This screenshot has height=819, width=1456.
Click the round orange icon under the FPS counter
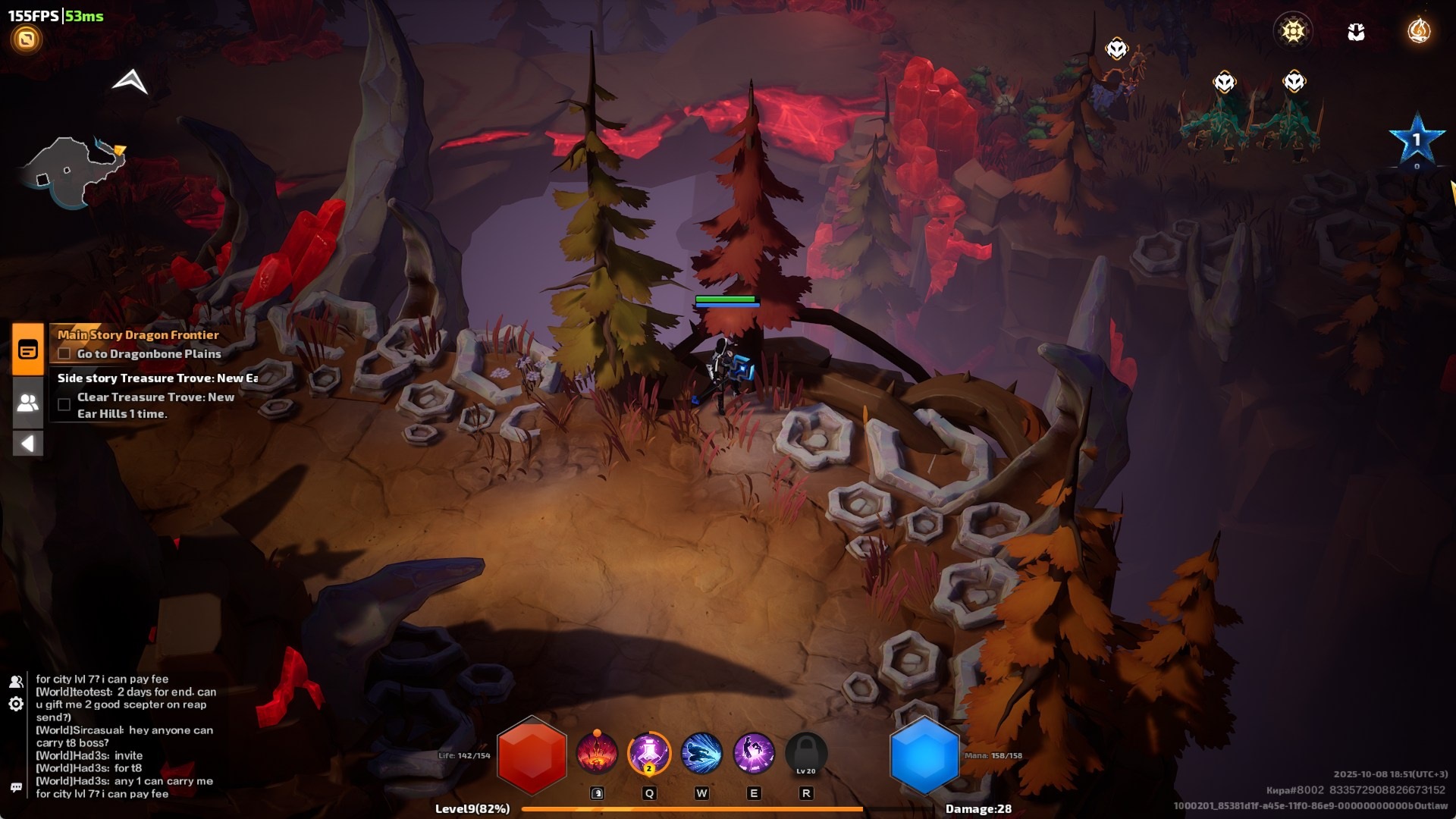(27, 39)
